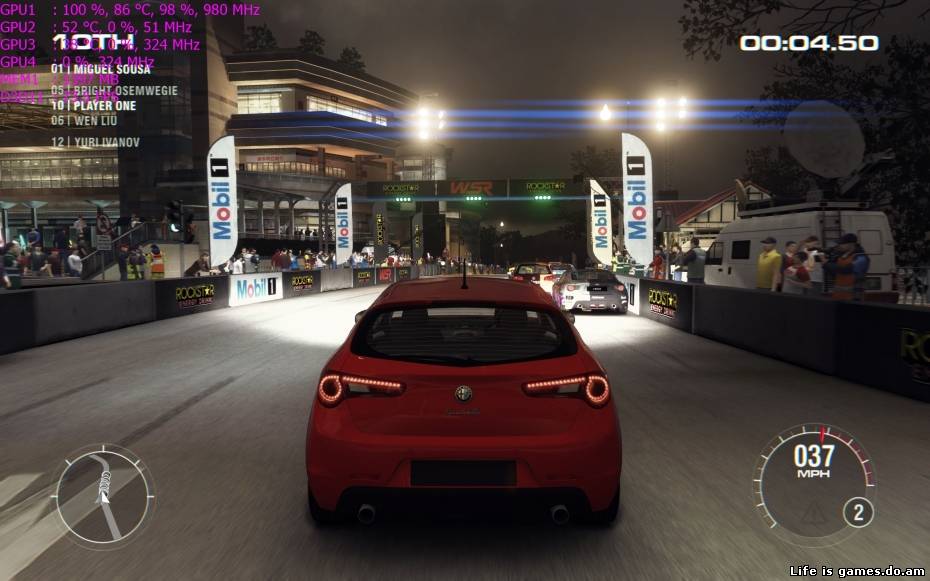
Task: Choose the Bright Osemwegie standings row
Action: coord(100,90)
